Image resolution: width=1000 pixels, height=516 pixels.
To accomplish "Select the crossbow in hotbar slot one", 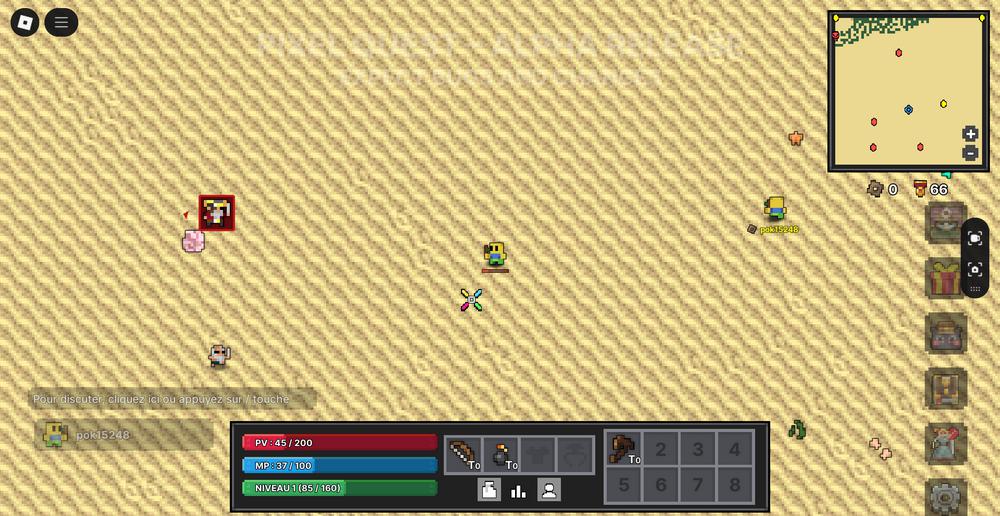I will (623, 449).
